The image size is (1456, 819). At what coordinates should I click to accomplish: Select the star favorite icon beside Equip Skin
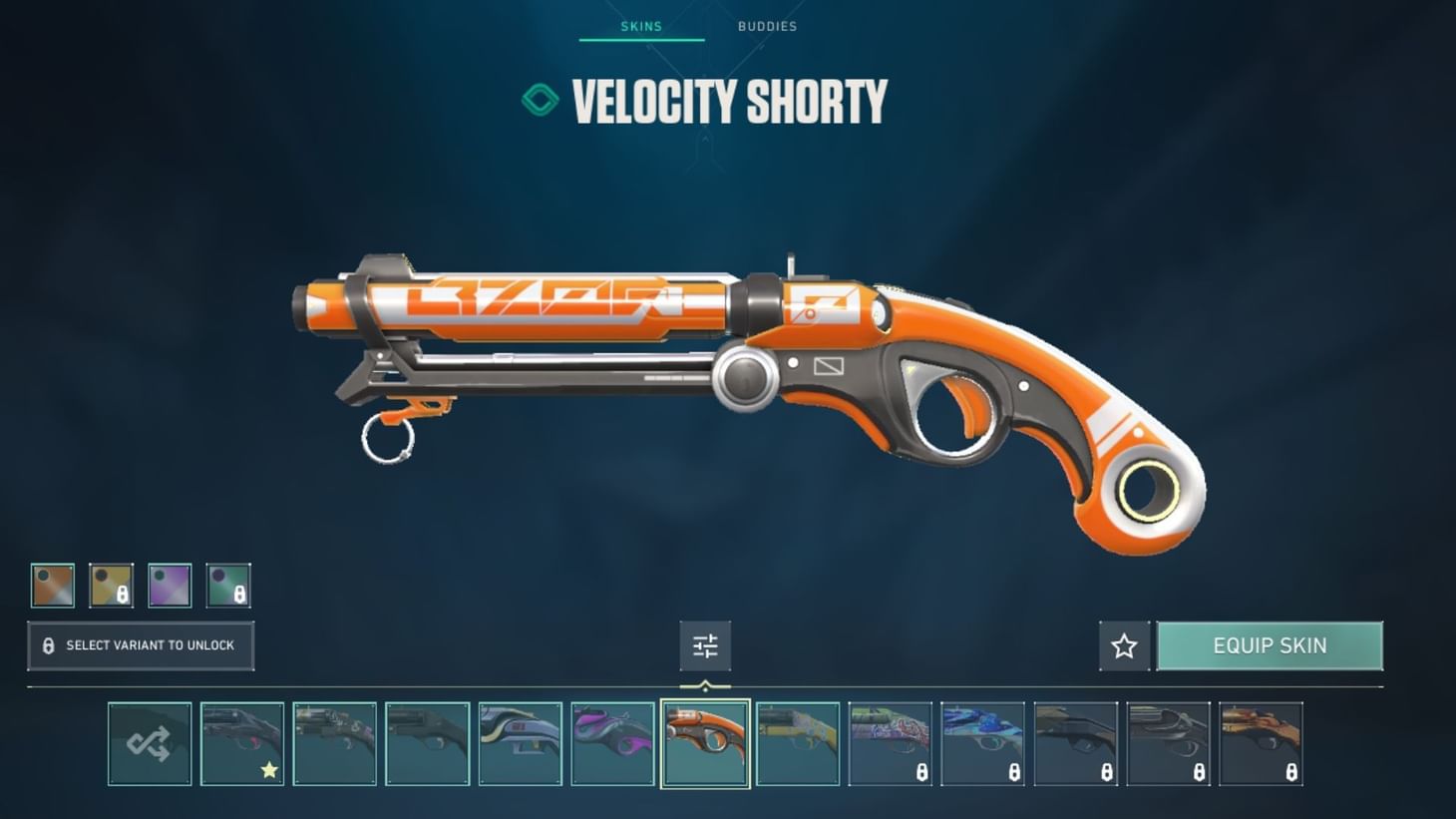[x=1123, y=645]
